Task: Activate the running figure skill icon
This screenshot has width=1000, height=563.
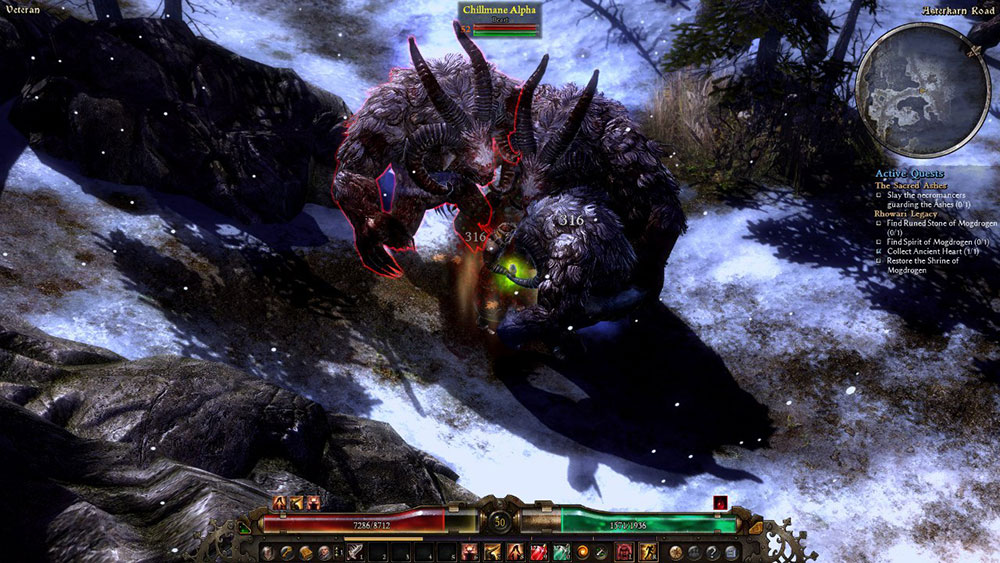Action: [x=647, y=552]
